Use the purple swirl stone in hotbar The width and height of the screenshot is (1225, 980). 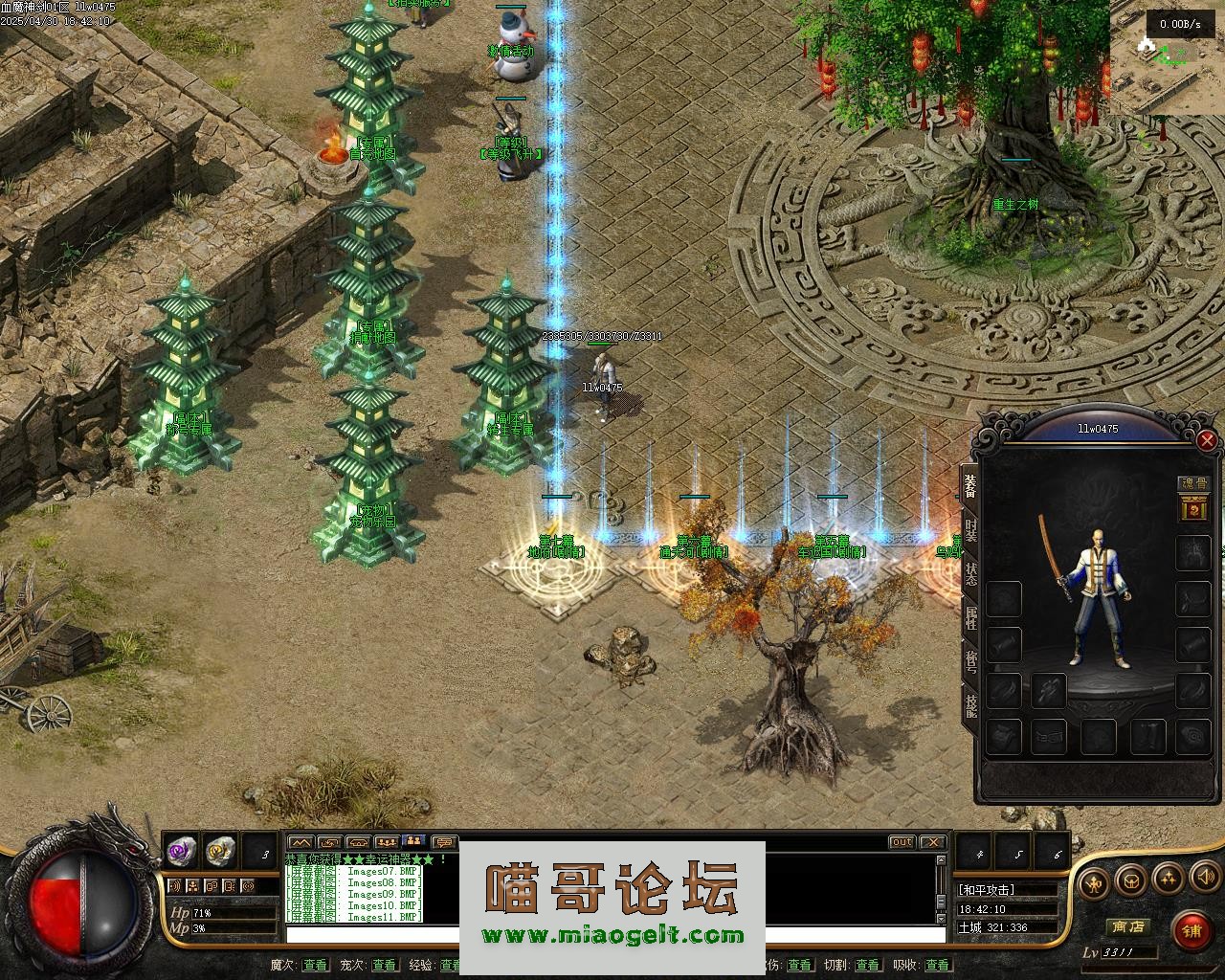(x=181, y=850)
